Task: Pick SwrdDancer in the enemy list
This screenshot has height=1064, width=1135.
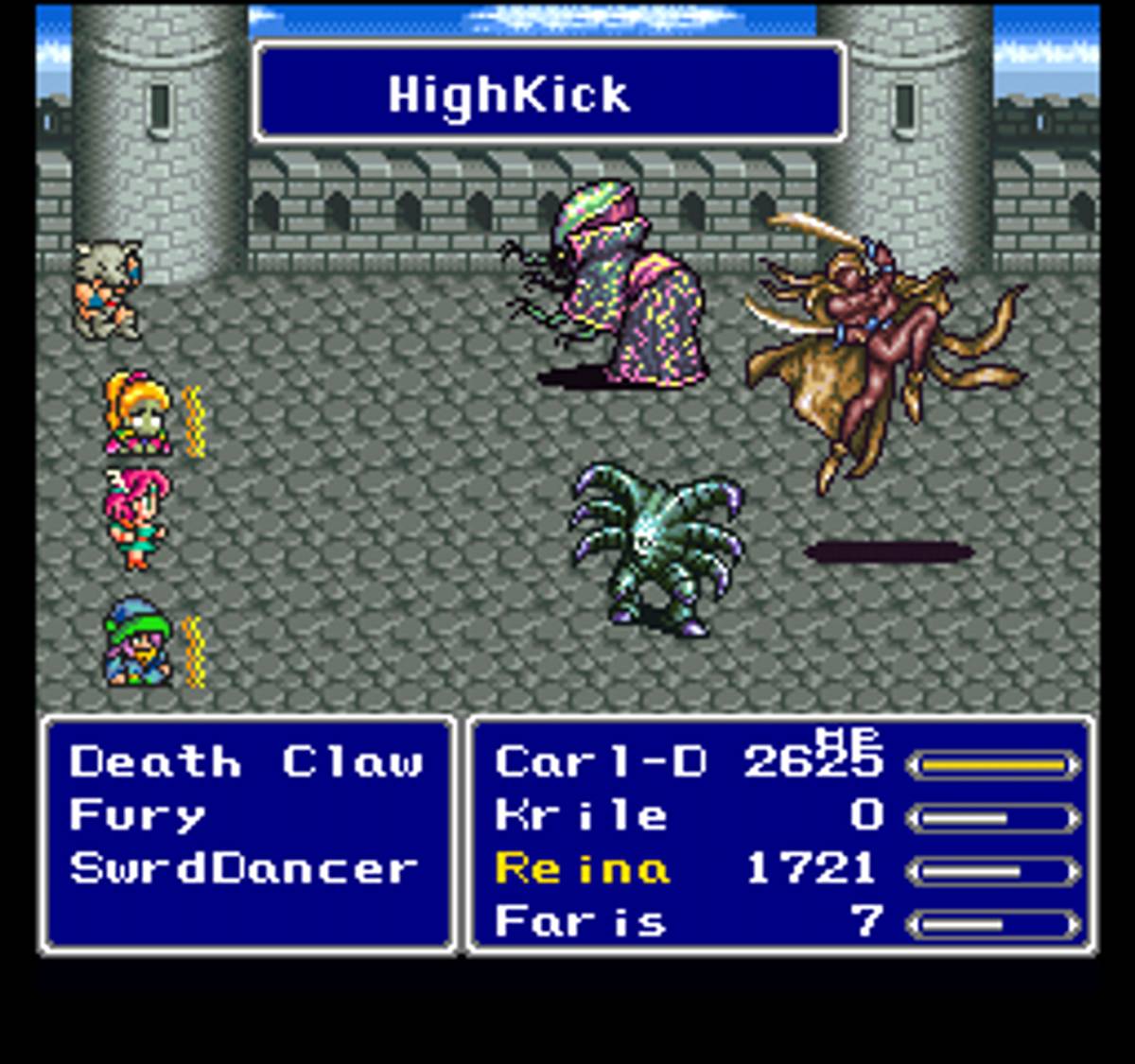Action: point(244,868)
